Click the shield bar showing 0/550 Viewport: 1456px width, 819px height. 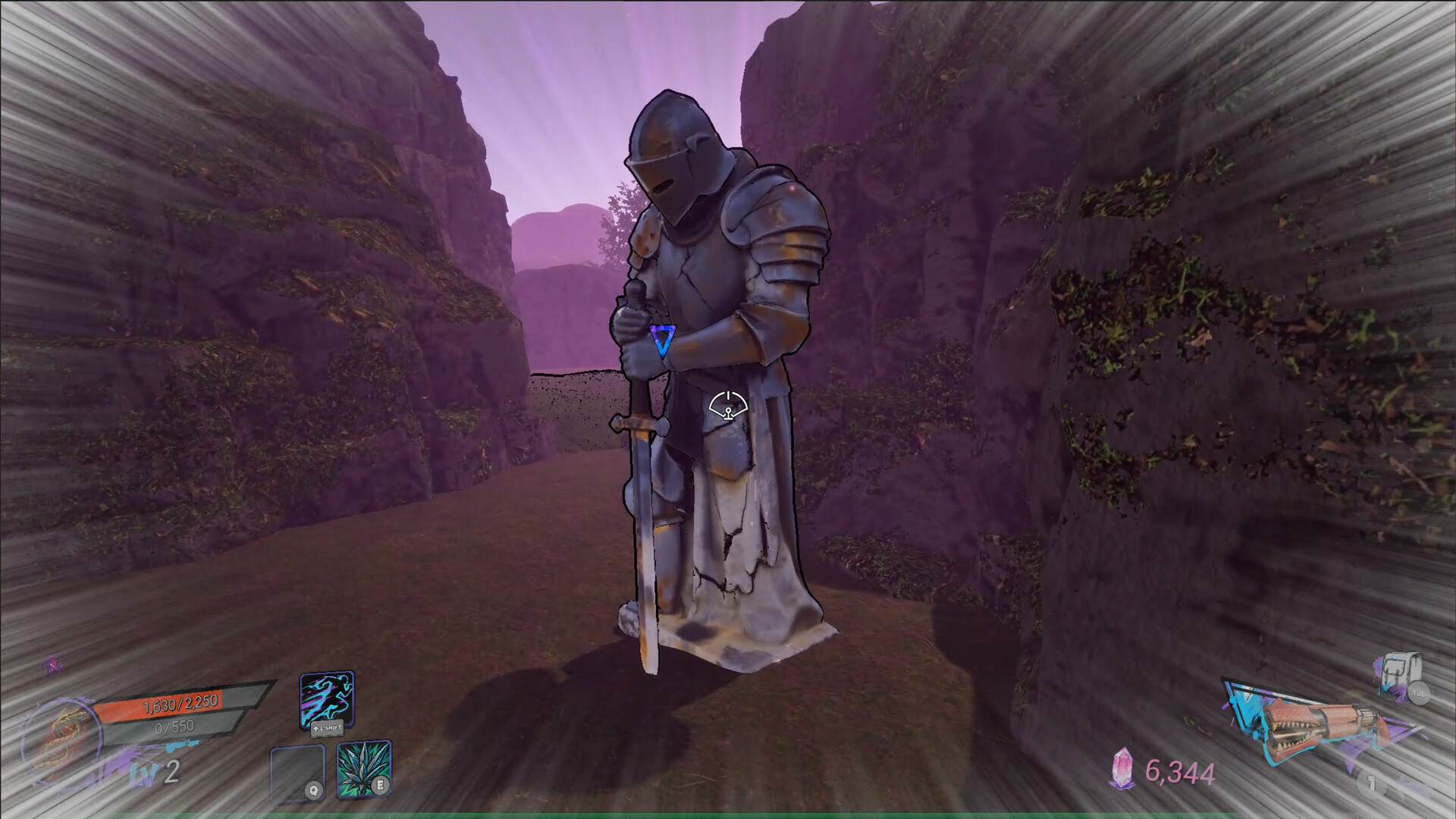(174, 727)
